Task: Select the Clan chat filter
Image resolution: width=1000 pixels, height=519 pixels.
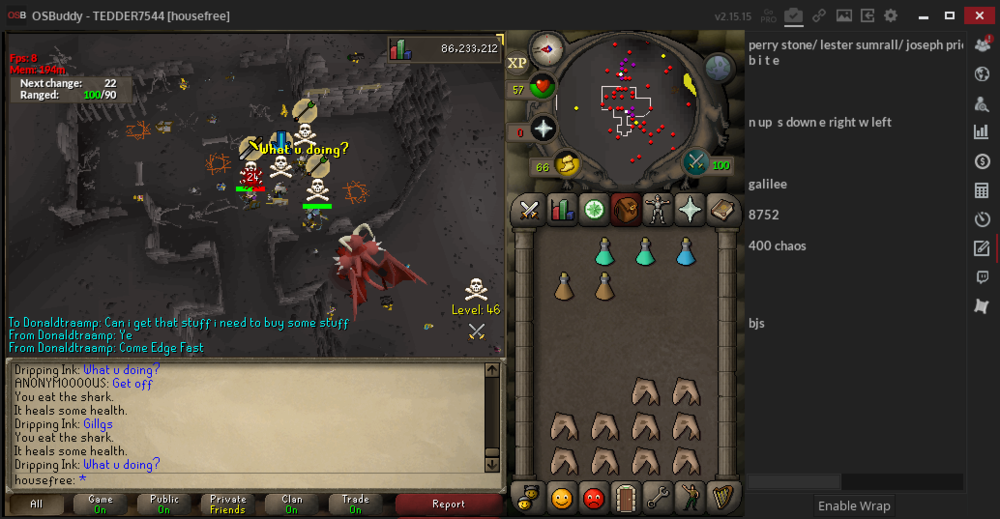Action: 291,504
